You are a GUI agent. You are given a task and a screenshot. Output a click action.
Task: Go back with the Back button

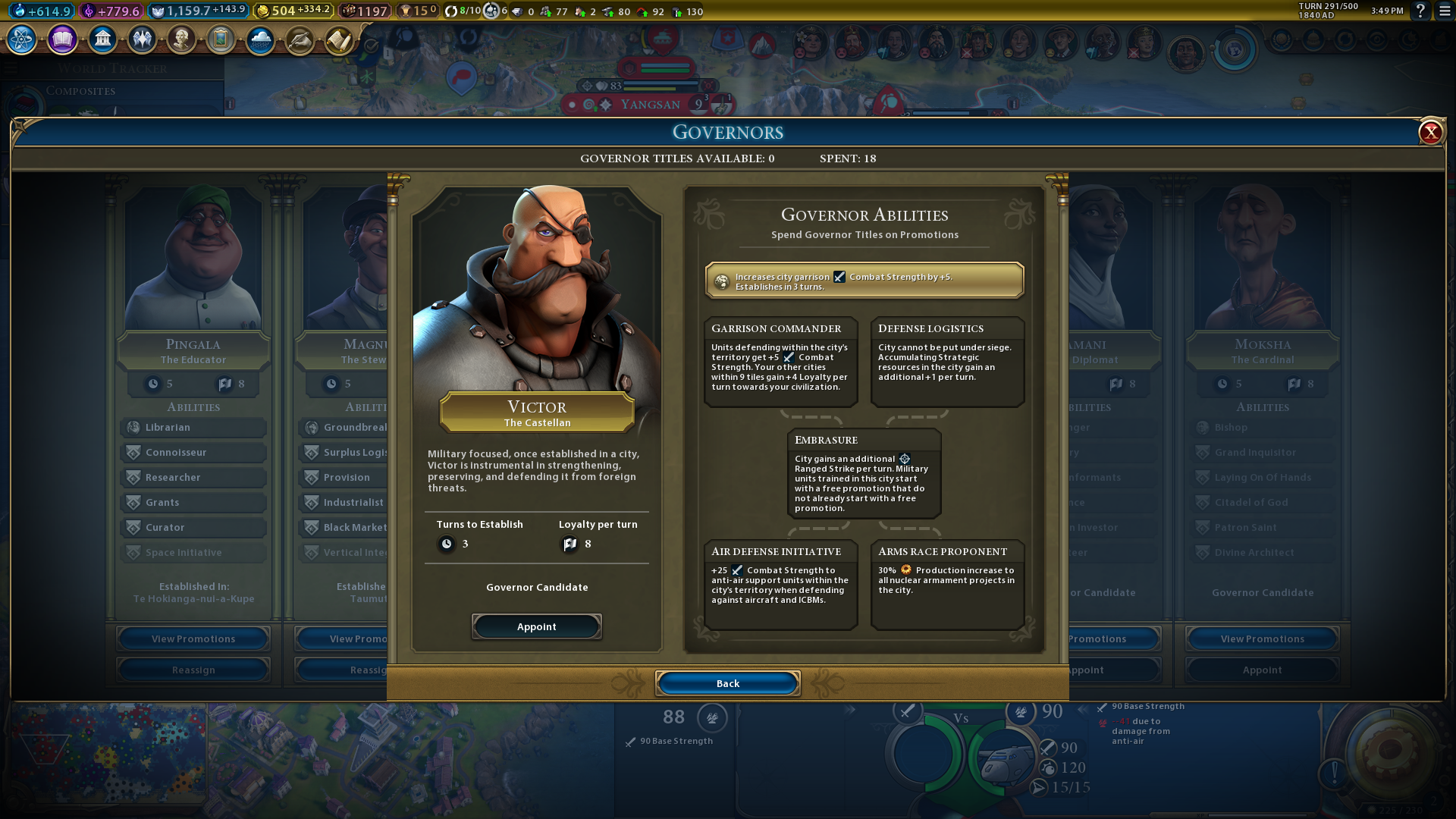pos(727,683)
